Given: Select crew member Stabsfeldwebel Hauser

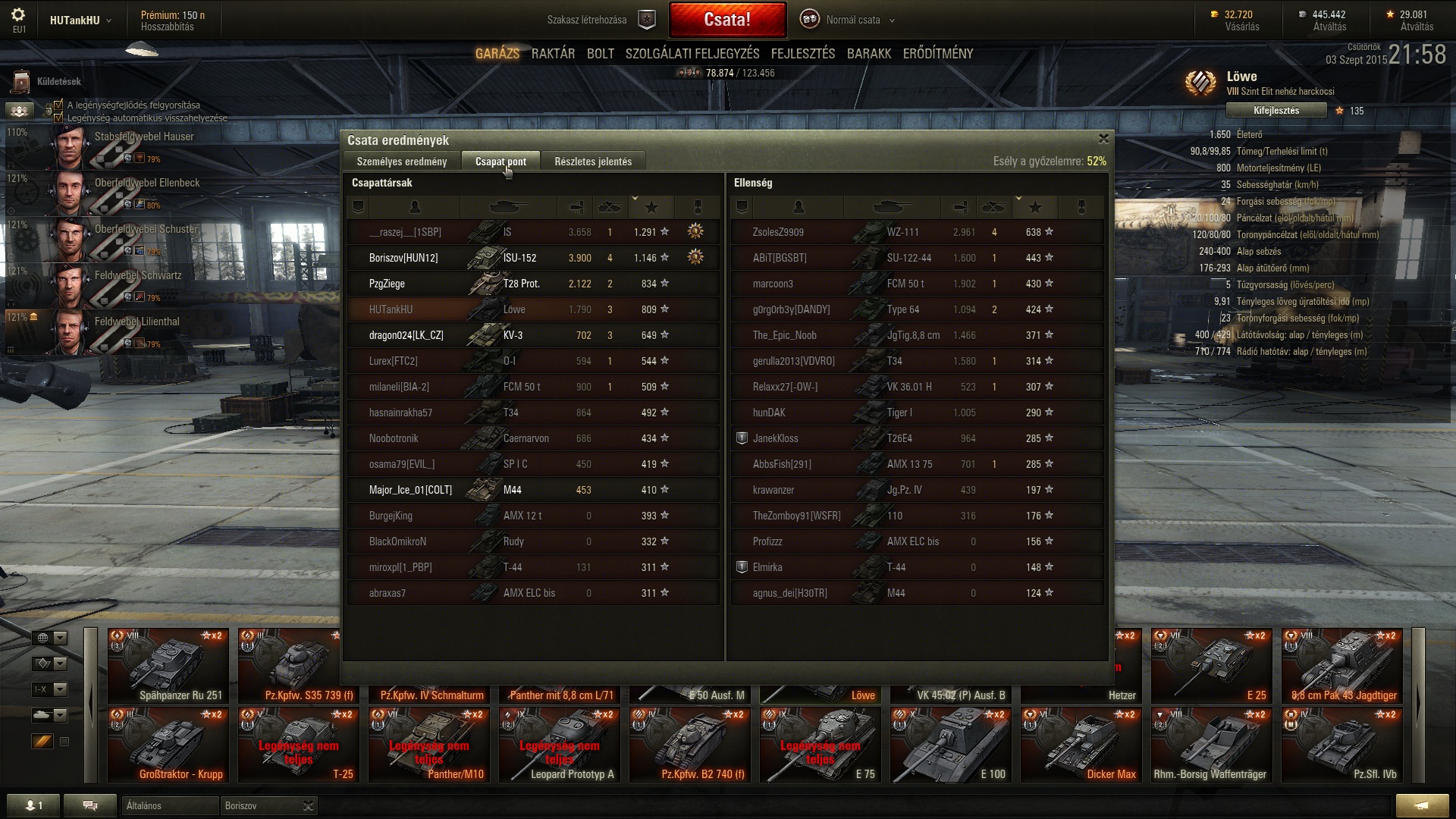Looking at the screenshot, I should pyautogui.click(x=144, y=137).
